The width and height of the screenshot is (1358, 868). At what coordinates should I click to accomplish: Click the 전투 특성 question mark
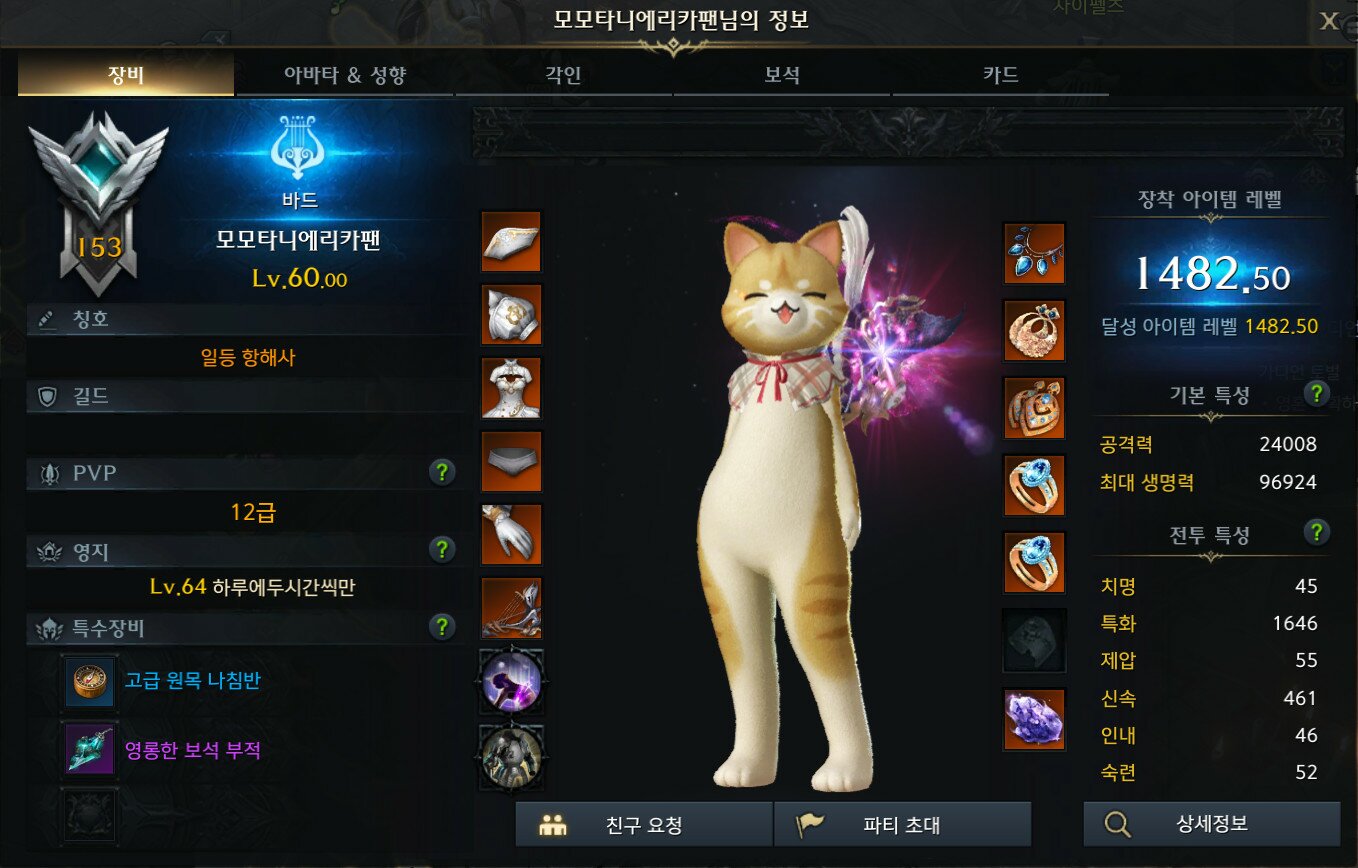1318,534
